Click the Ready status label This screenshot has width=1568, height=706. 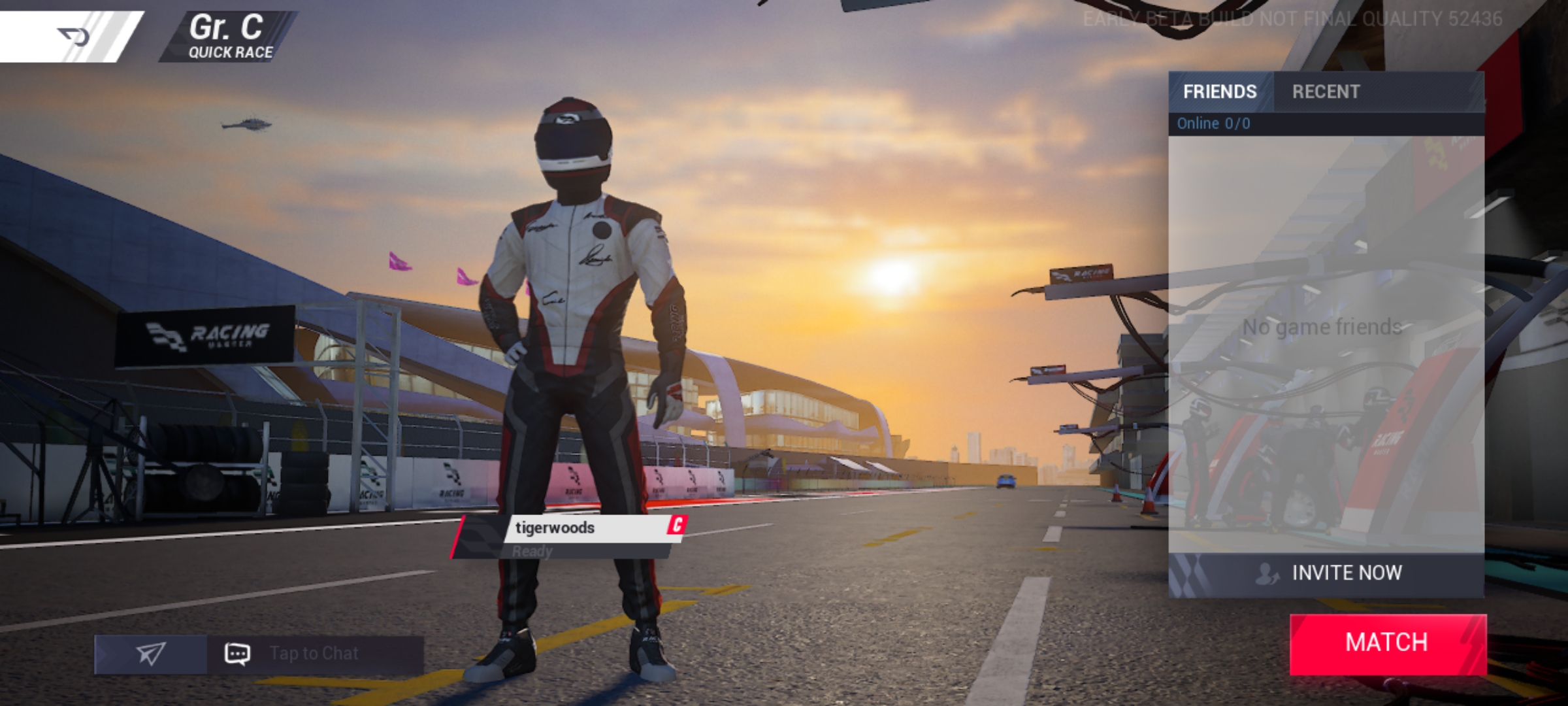click(x=533, y=552)
